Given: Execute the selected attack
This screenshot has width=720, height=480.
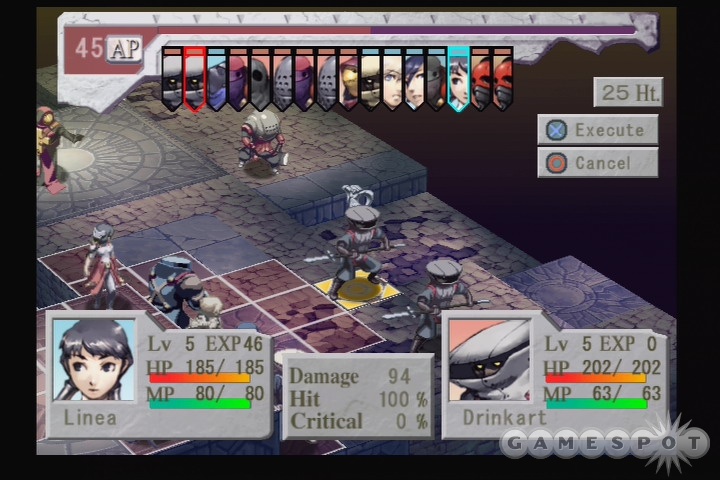Looking at the screenshot, I should click(597, 130).
